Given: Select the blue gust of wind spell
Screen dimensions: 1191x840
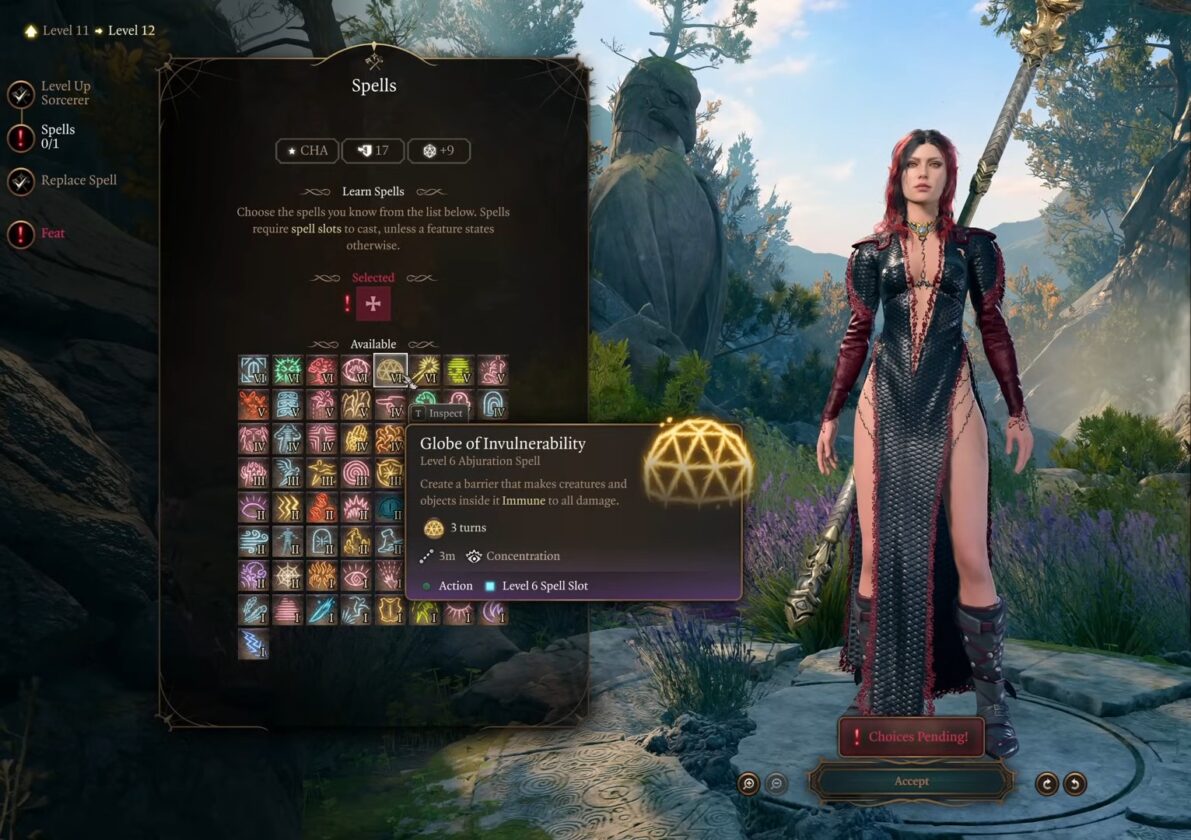Looking at the screenshot, I should pyautogui.click(x=254, y=541).
